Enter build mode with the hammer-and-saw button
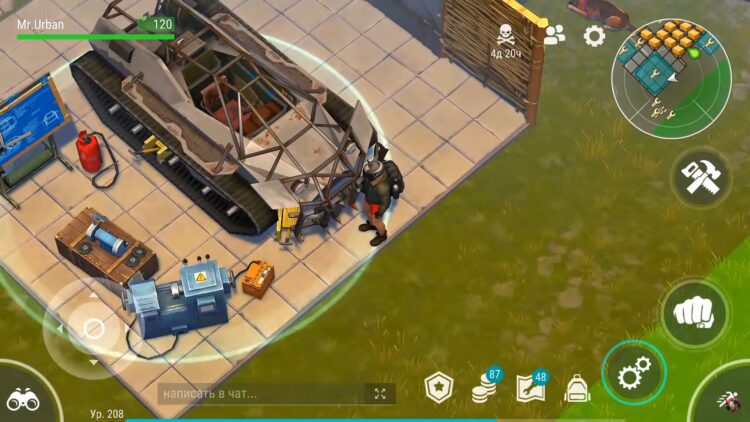The width and height of the screenshot is (750, 422). click(x=701, y=179)
